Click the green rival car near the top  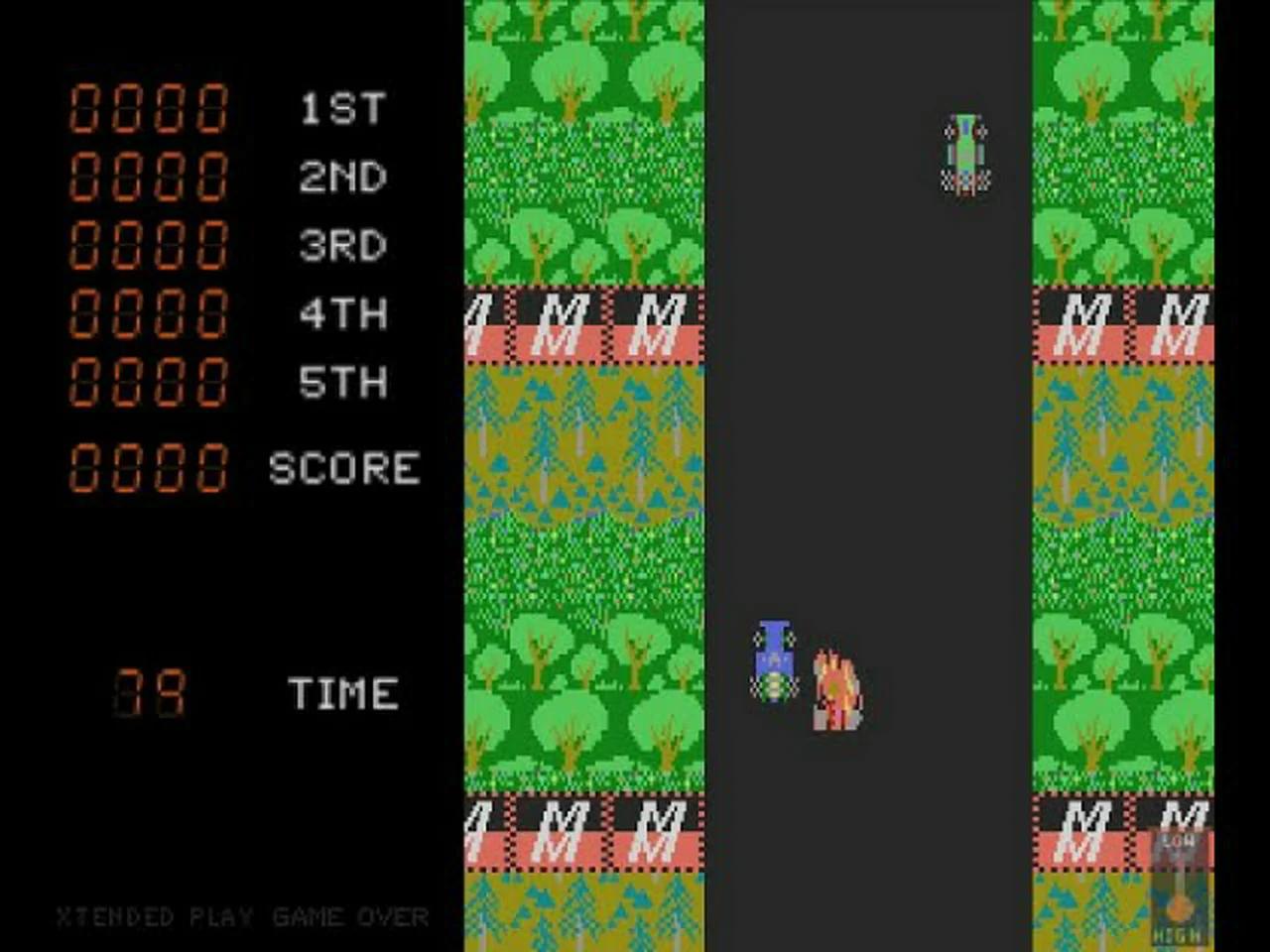(x=964, y=151)
